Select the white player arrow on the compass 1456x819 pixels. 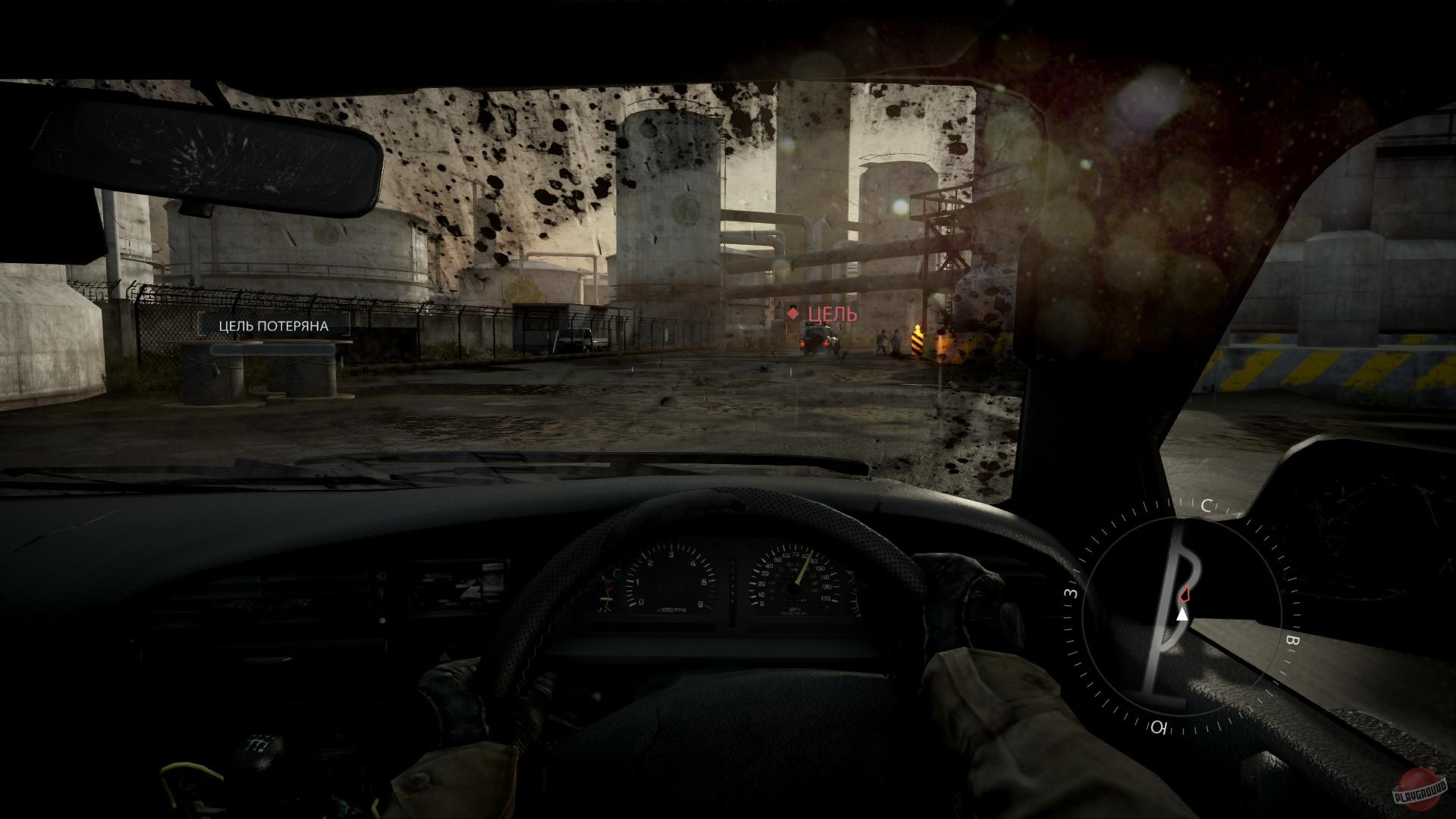pos(1182,615)
